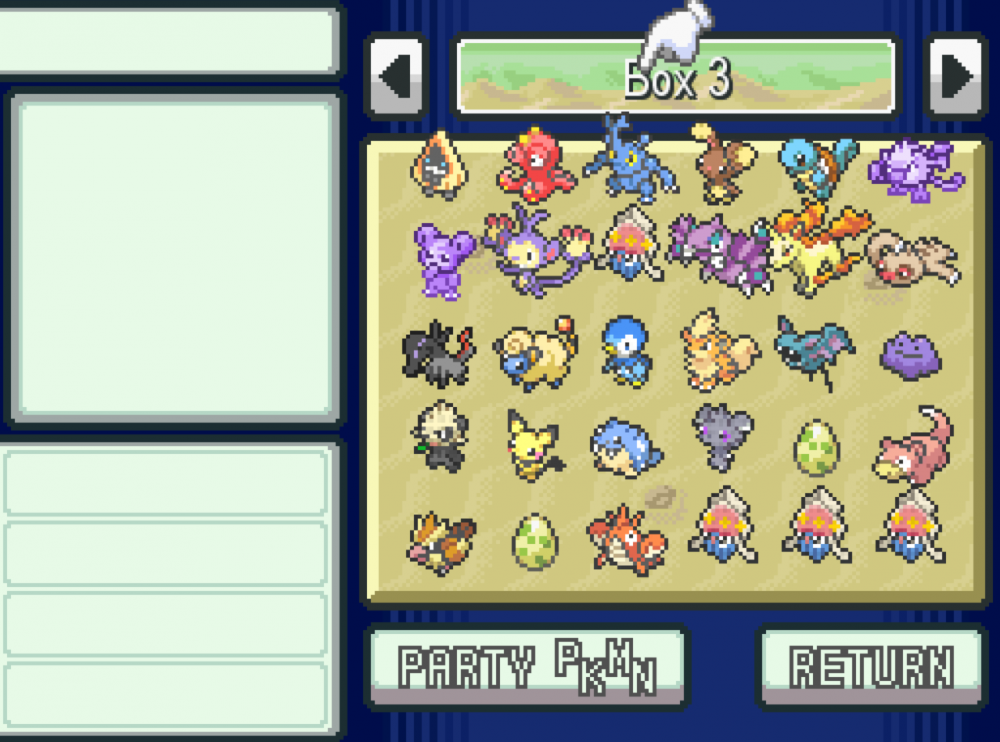The height and width of the screenshot is (742, 1000).
Task: Select Snorunt in the box
Action: pos(439,165)
